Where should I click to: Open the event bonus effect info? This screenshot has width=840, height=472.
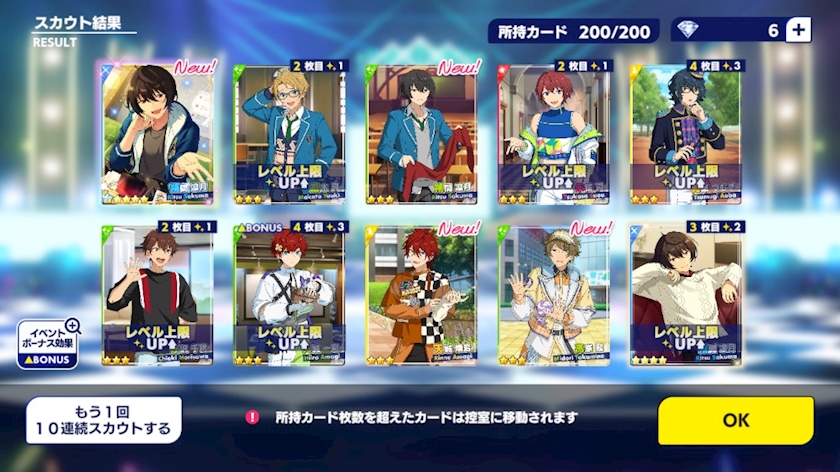coord(45,344)
